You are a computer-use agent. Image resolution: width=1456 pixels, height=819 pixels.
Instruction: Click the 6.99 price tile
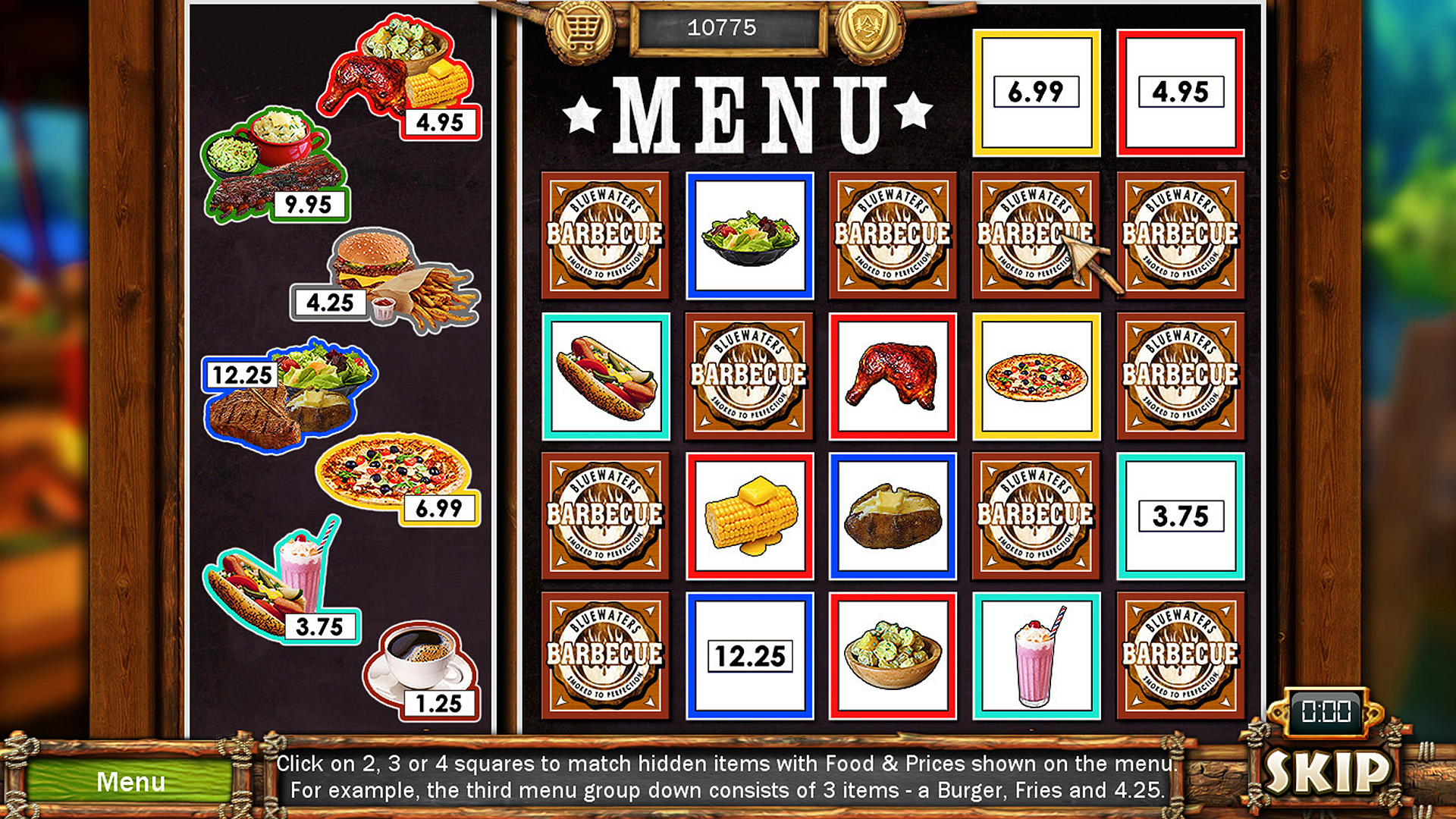pyautogui.click(x=1037, y=91)
